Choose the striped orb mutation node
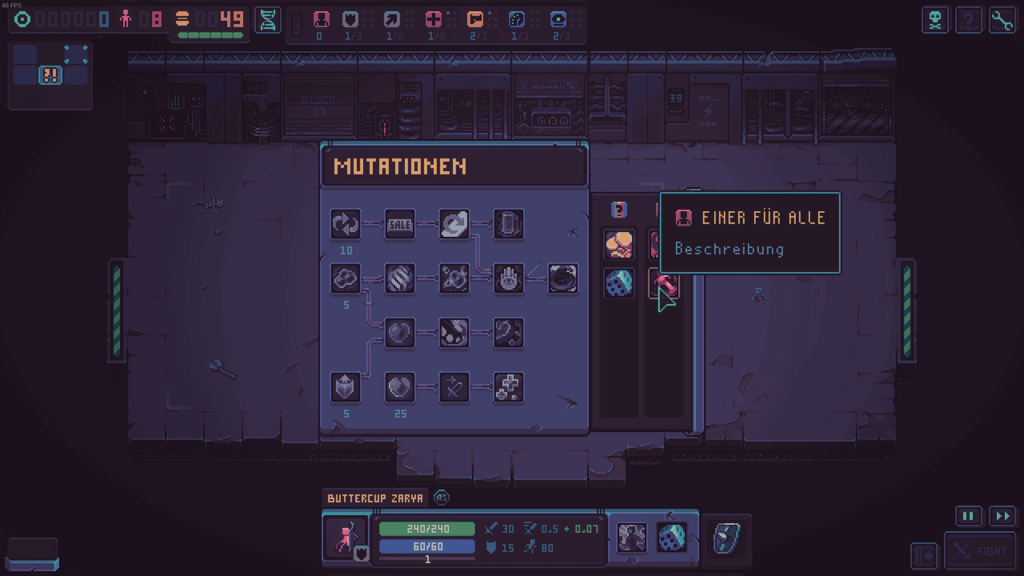The height and width of the screenshot is (576, 1024). [x=400, y=279]
